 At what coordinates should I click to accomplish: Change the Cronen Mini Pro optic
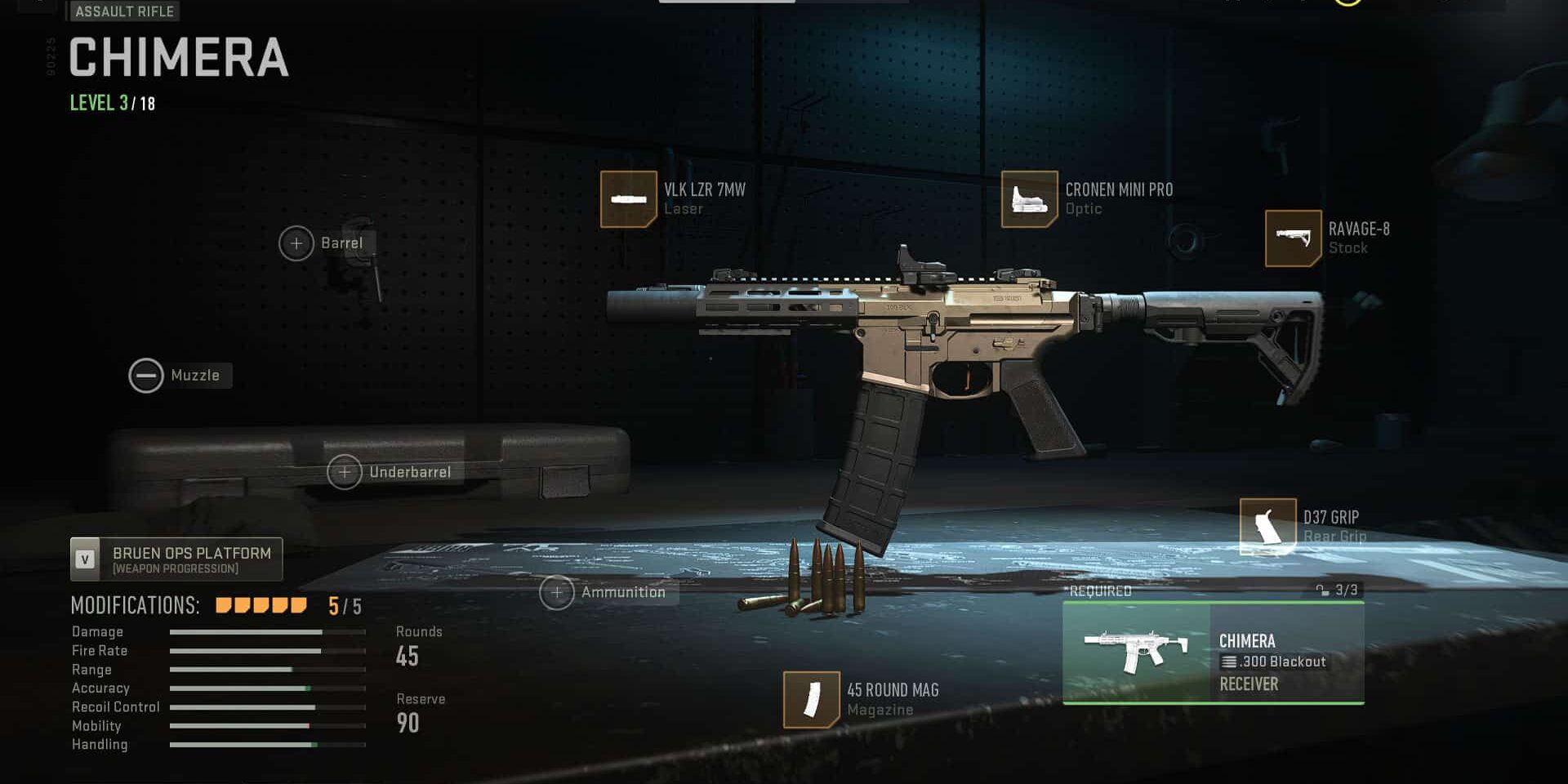[1029, 199]
